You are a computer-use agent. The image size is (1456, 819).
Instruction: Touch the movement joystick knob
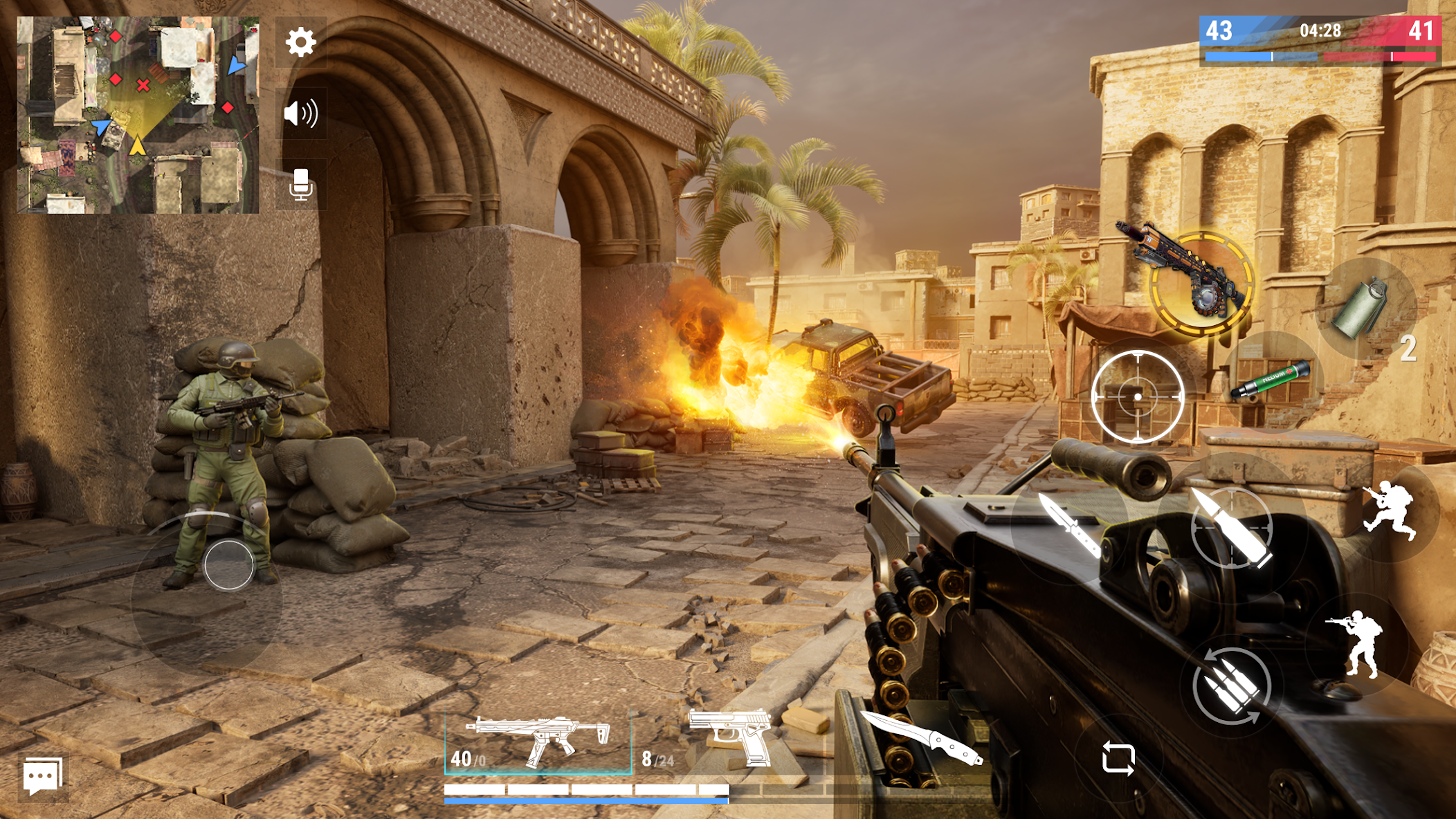(x=229, y=565)
